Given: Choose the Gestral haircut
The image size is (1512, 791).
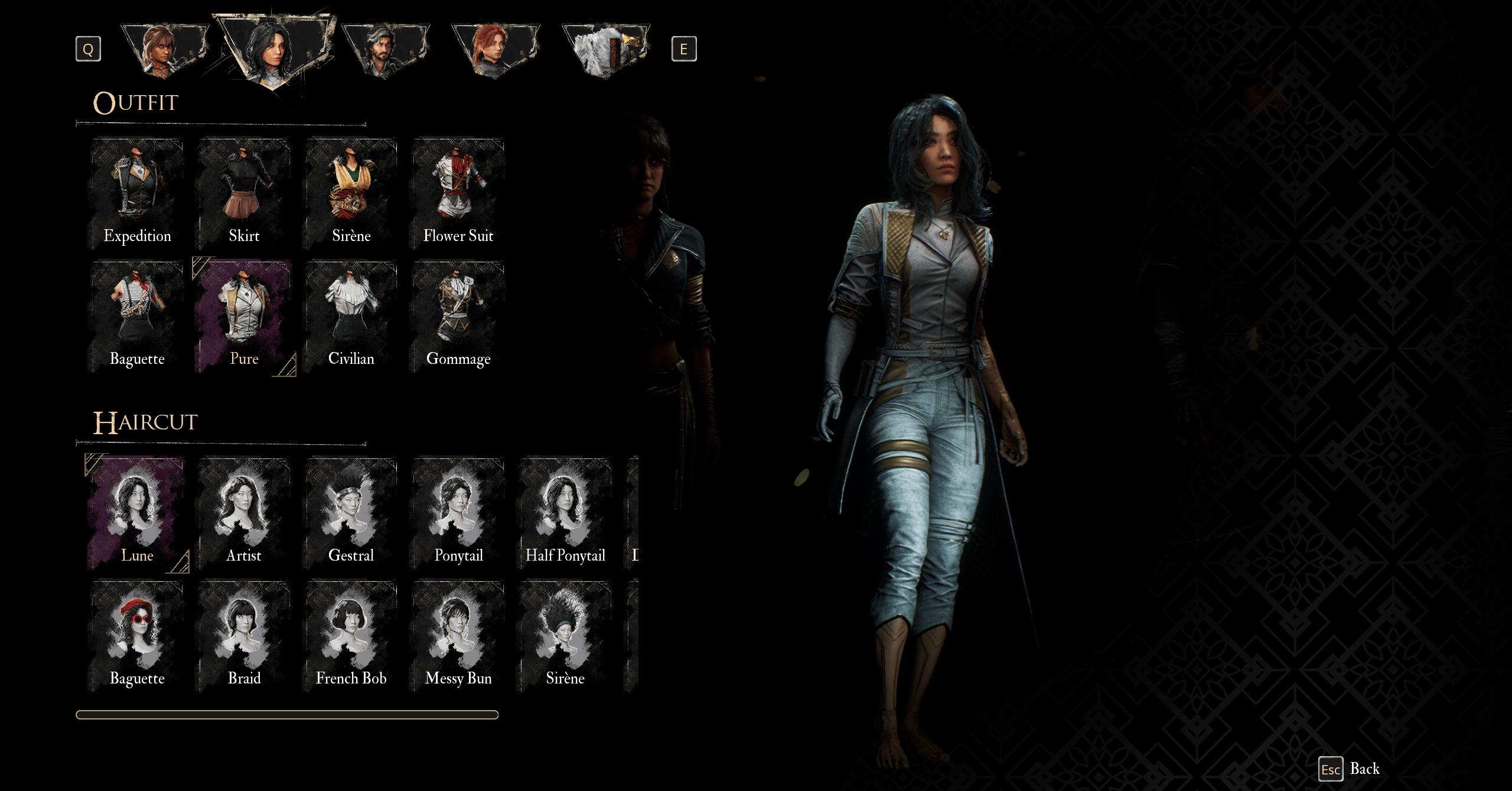Looking at the screenshot, I should tap(351, 513).
